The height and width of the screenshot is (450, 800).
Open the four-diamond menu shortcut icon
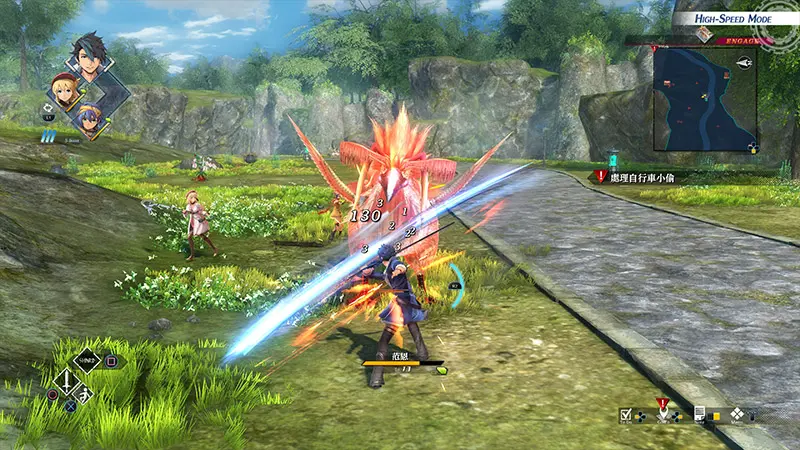click(x=737, y=413)
